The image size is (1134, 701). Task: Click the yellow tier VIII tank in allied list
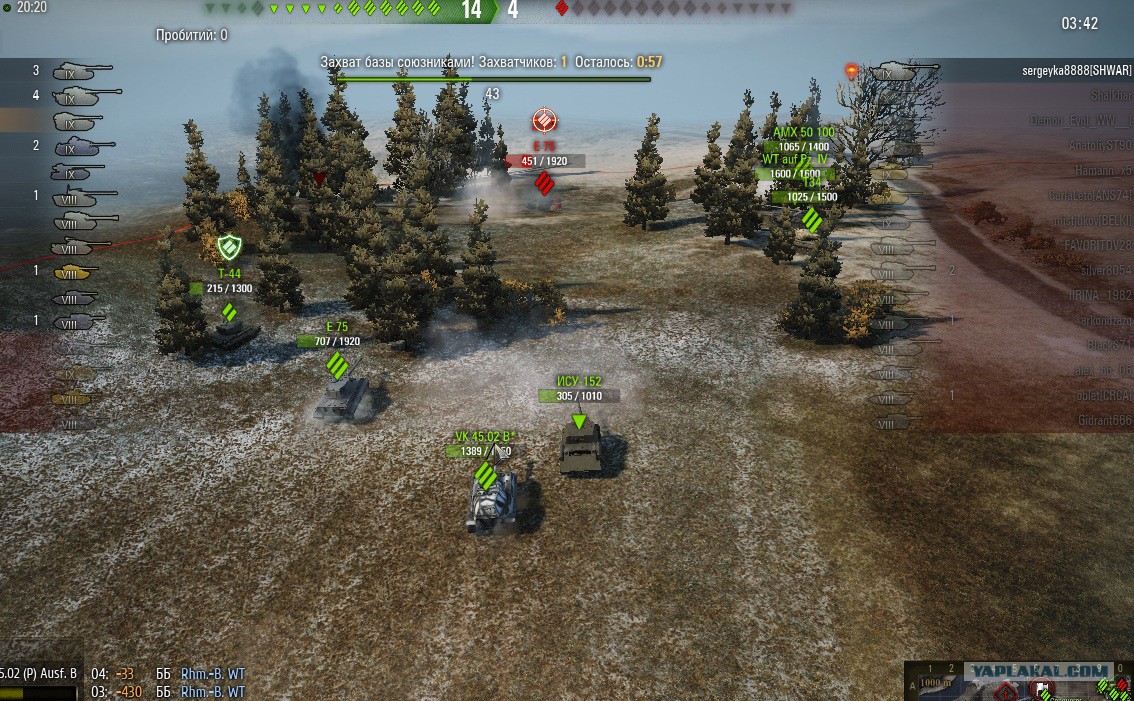(x=72, y=272)
